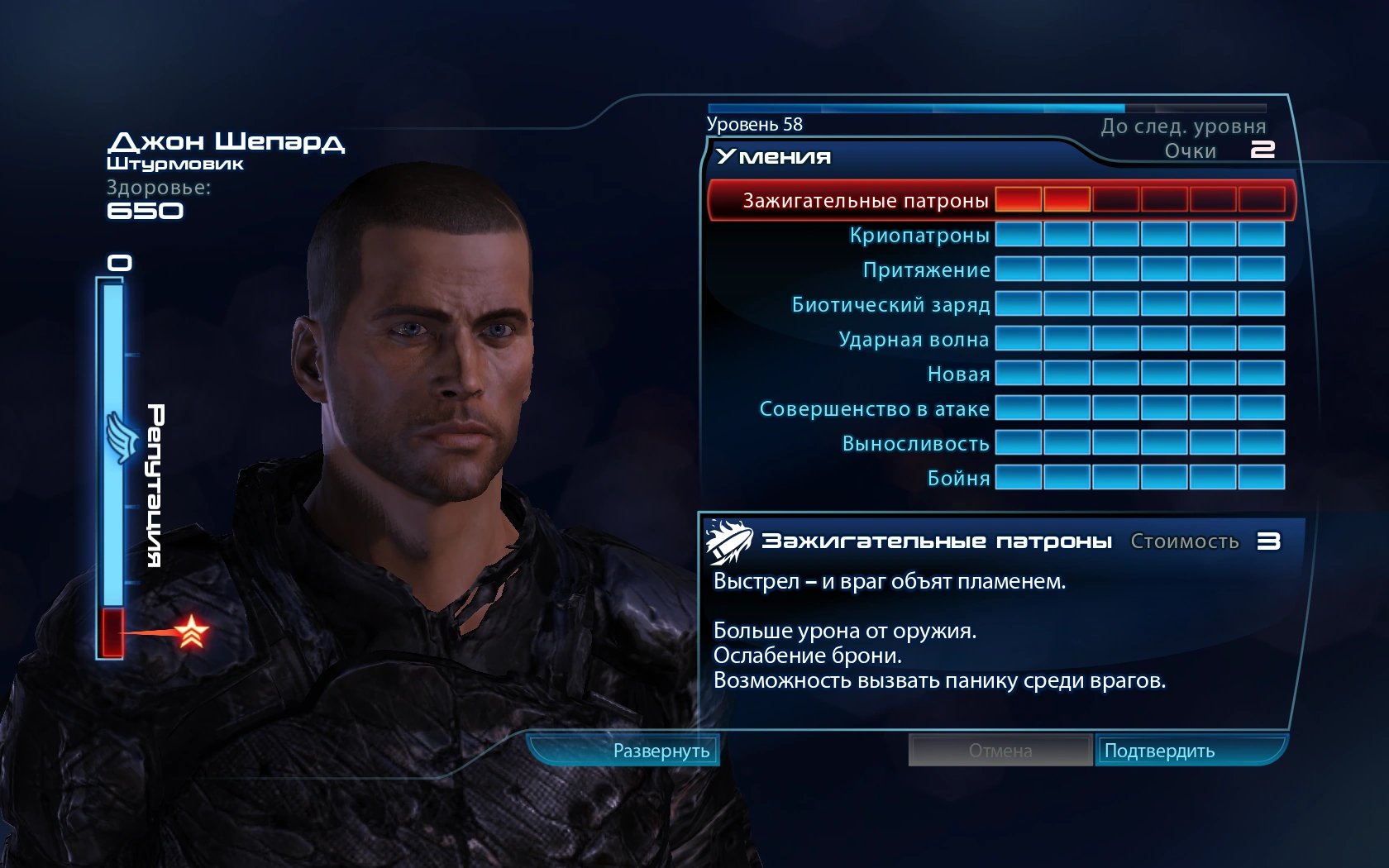The height and width of the screenshot is (868, 1389).
Task: Pick the Ударная волна skill row
Action: point(914,340)
